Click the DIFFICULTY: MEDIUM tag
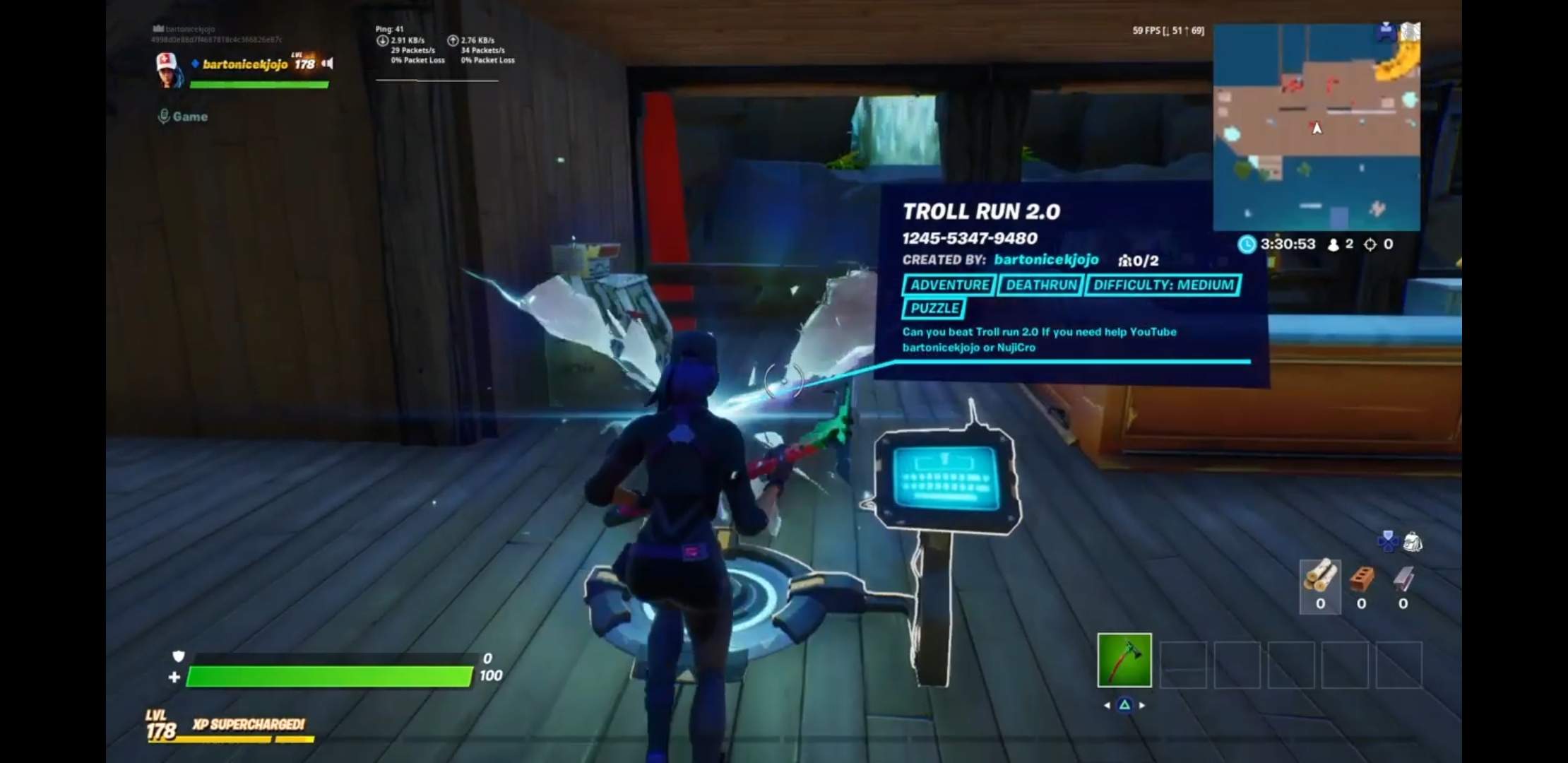This screenshot has height=763, width=1568. tap(1163, 285)
